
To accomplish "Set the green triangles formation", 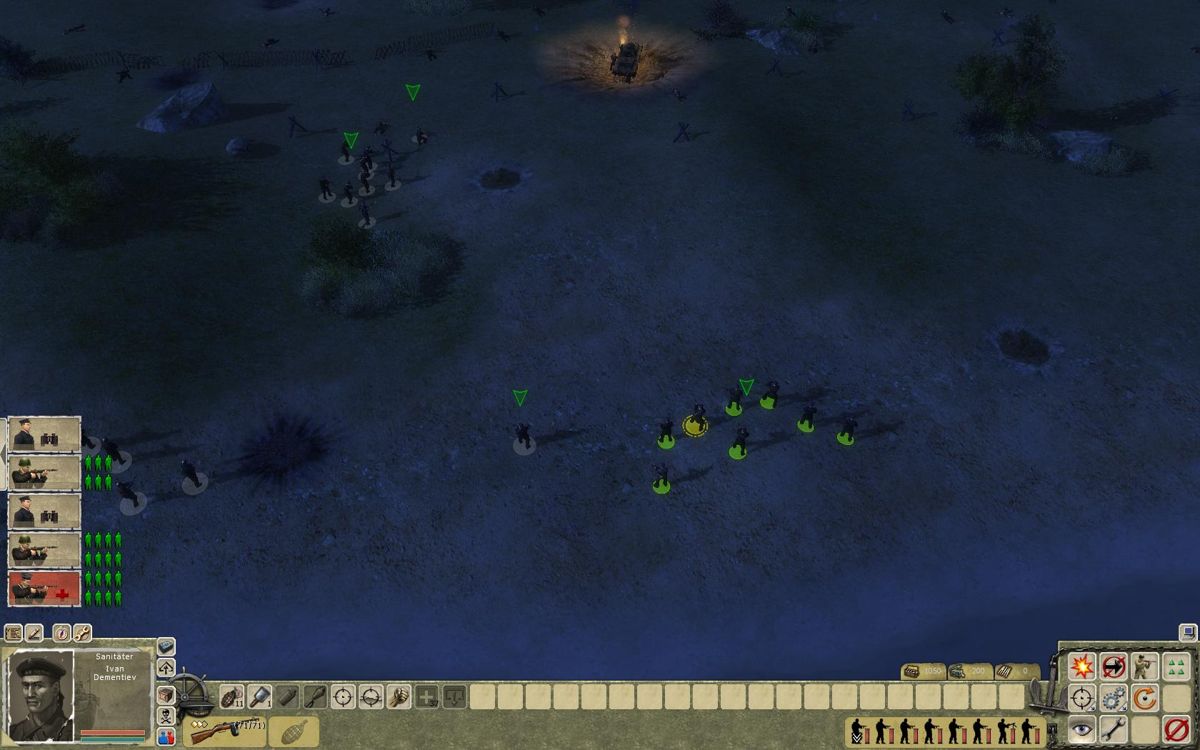I will tap(1177, 666).
